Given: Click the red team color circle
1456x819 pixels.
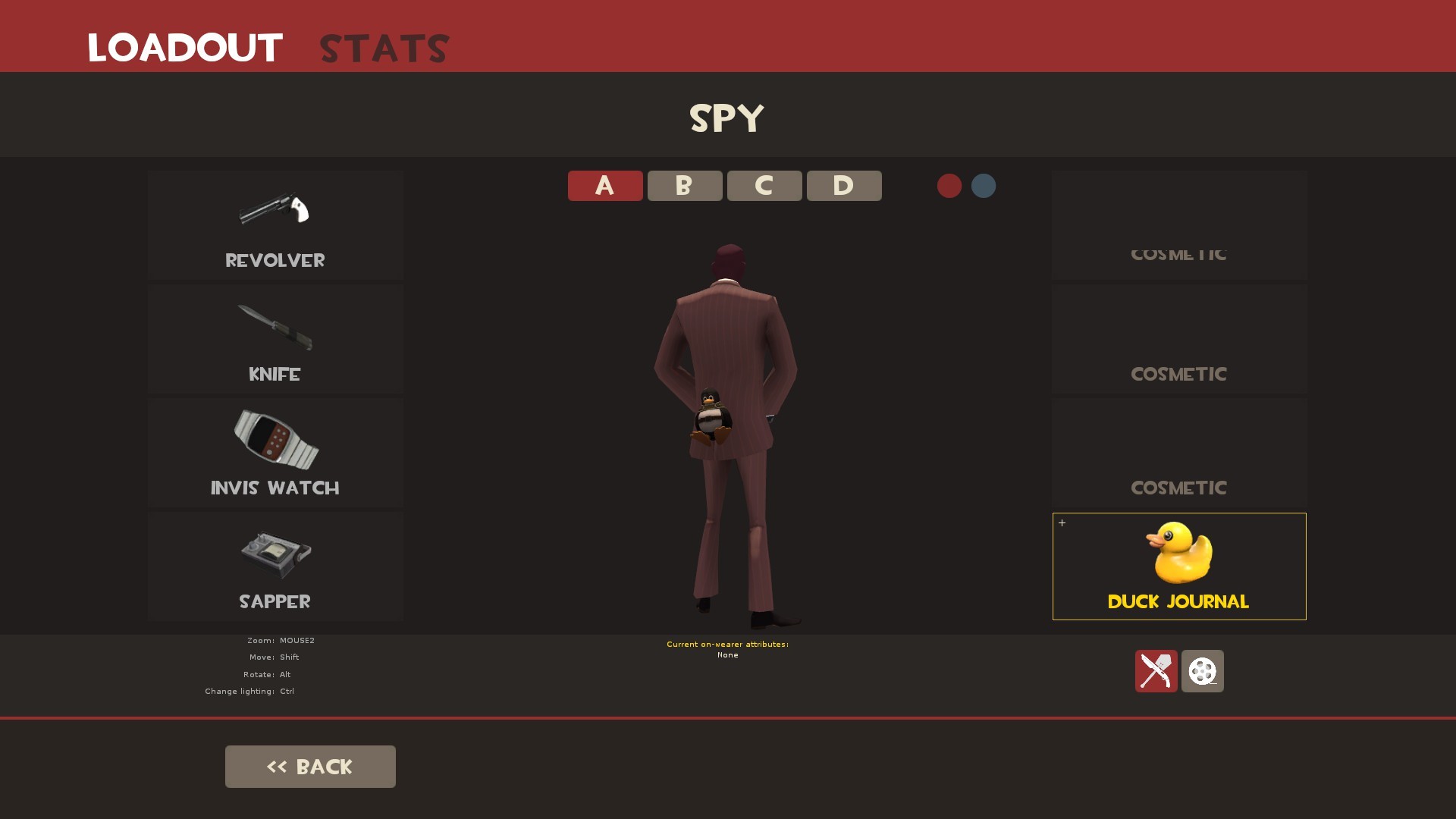Looking at the screenshot, I should 949,186.
